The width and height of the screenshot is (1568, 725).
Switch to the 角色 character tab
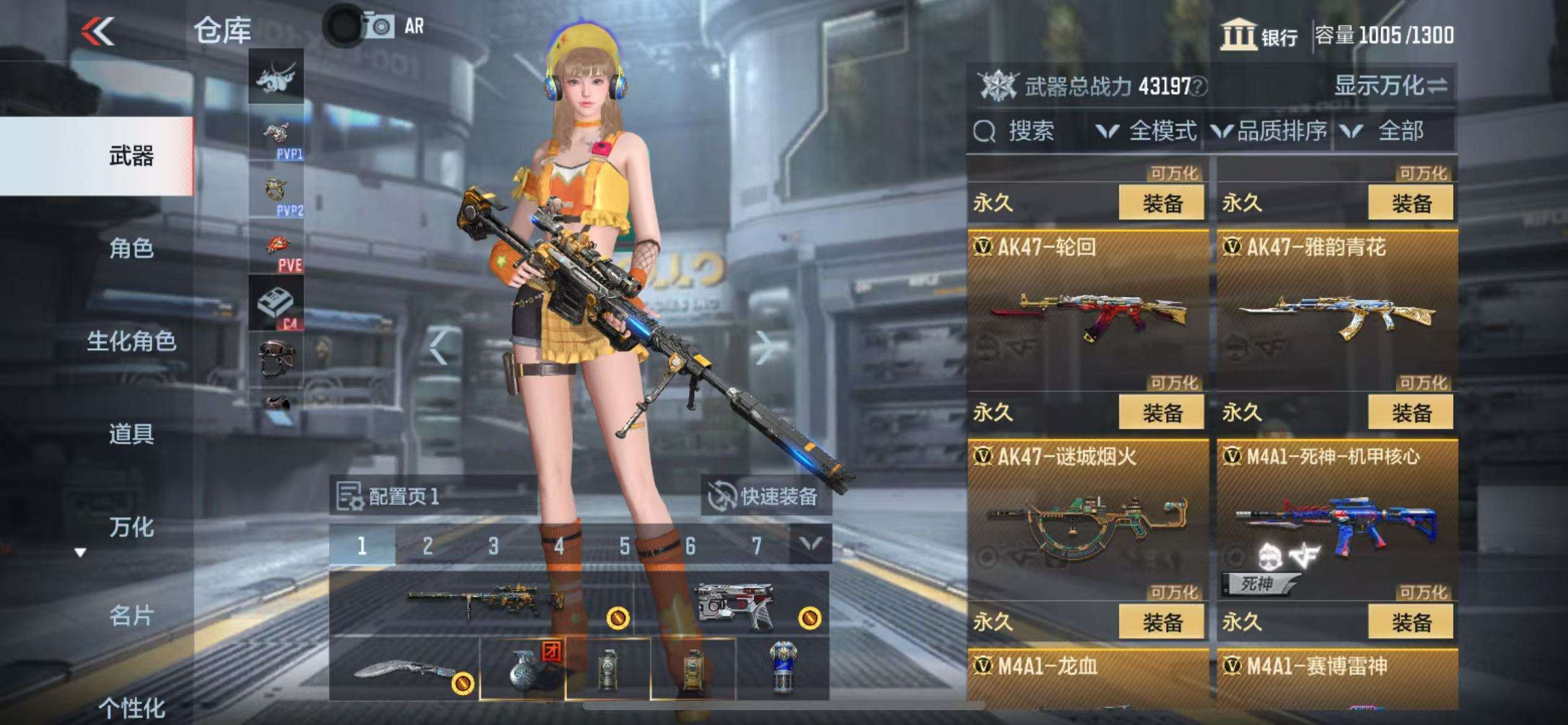(x=131, y=248)
